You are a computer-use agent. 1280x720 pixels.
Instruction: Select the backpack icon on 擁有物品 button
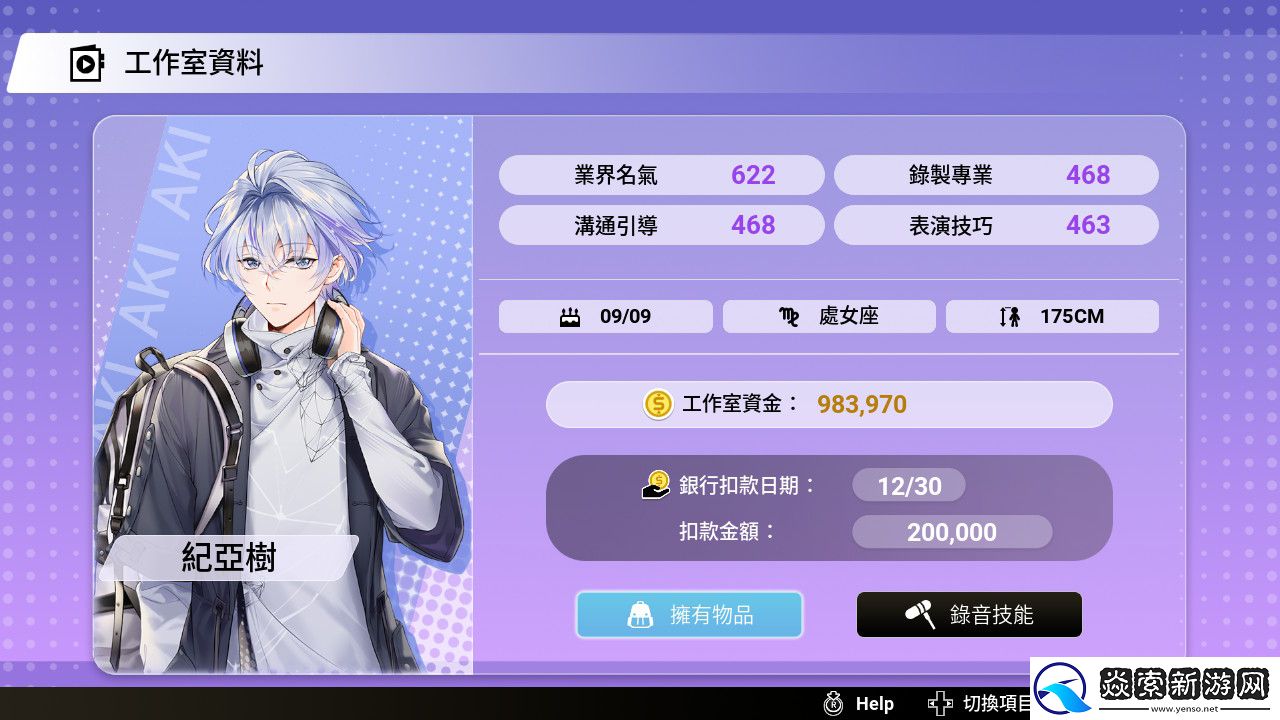pos(640,614)
